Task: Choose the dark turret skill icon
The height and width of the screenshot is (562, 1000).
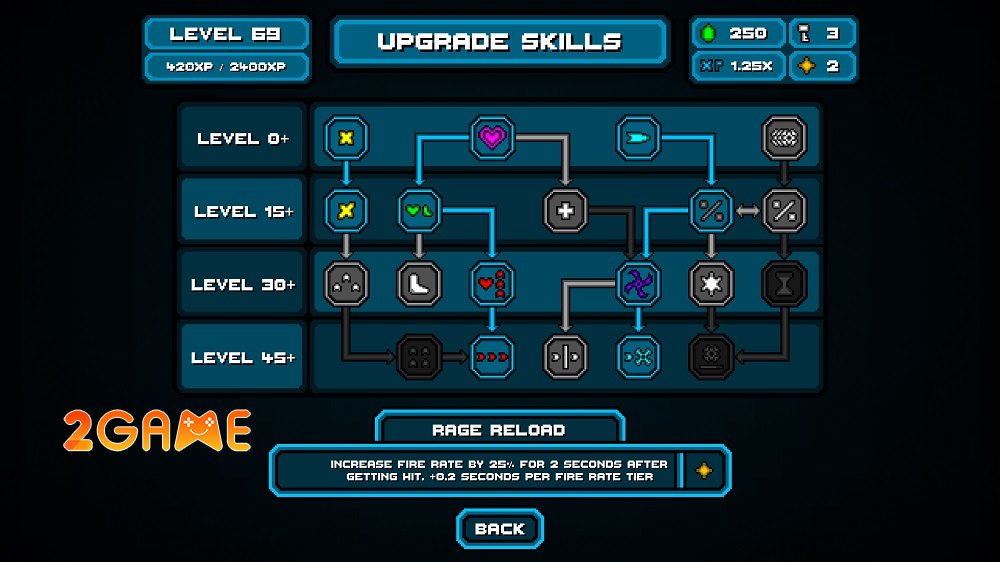Action: tap(711, 356)
